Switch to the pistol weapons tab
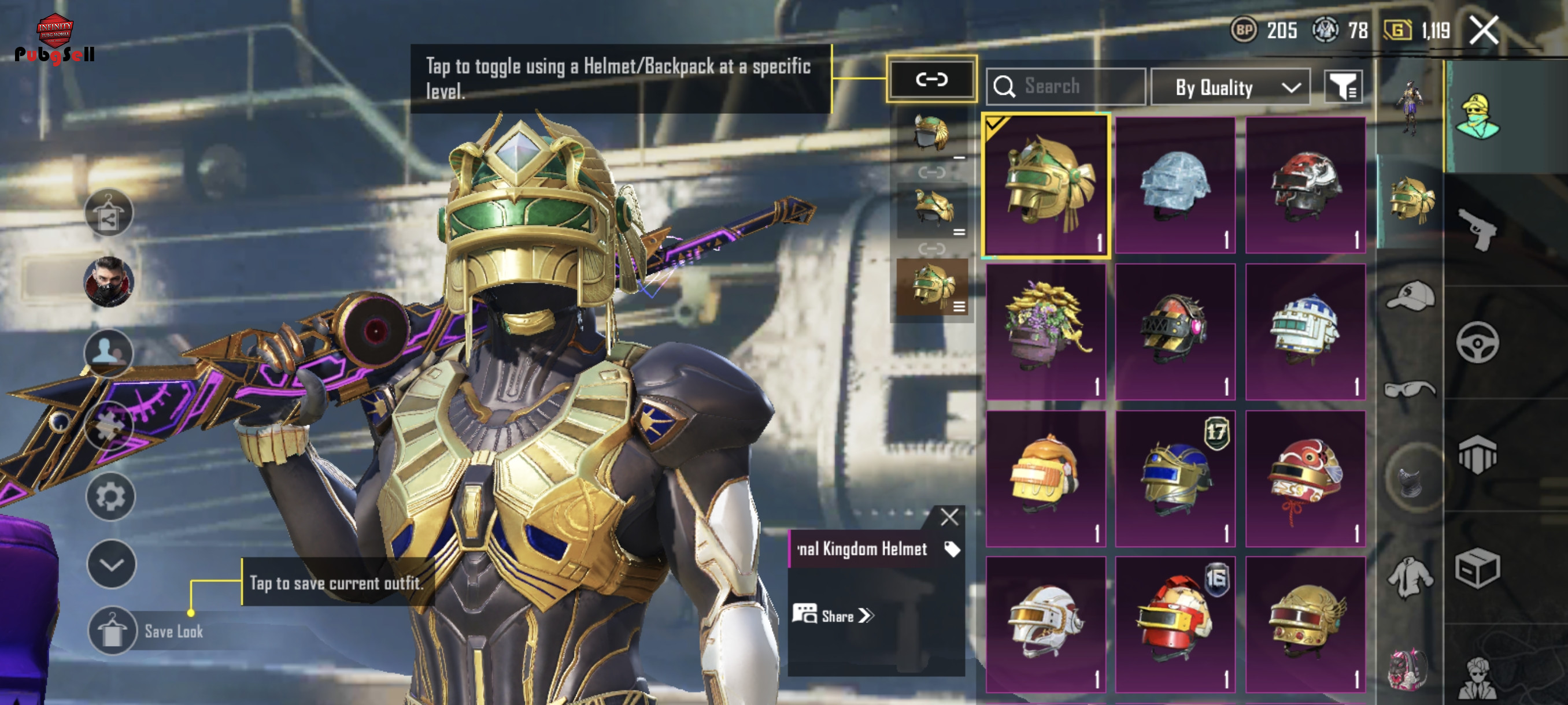1568x705 pixels. [x=1477, y=229]
